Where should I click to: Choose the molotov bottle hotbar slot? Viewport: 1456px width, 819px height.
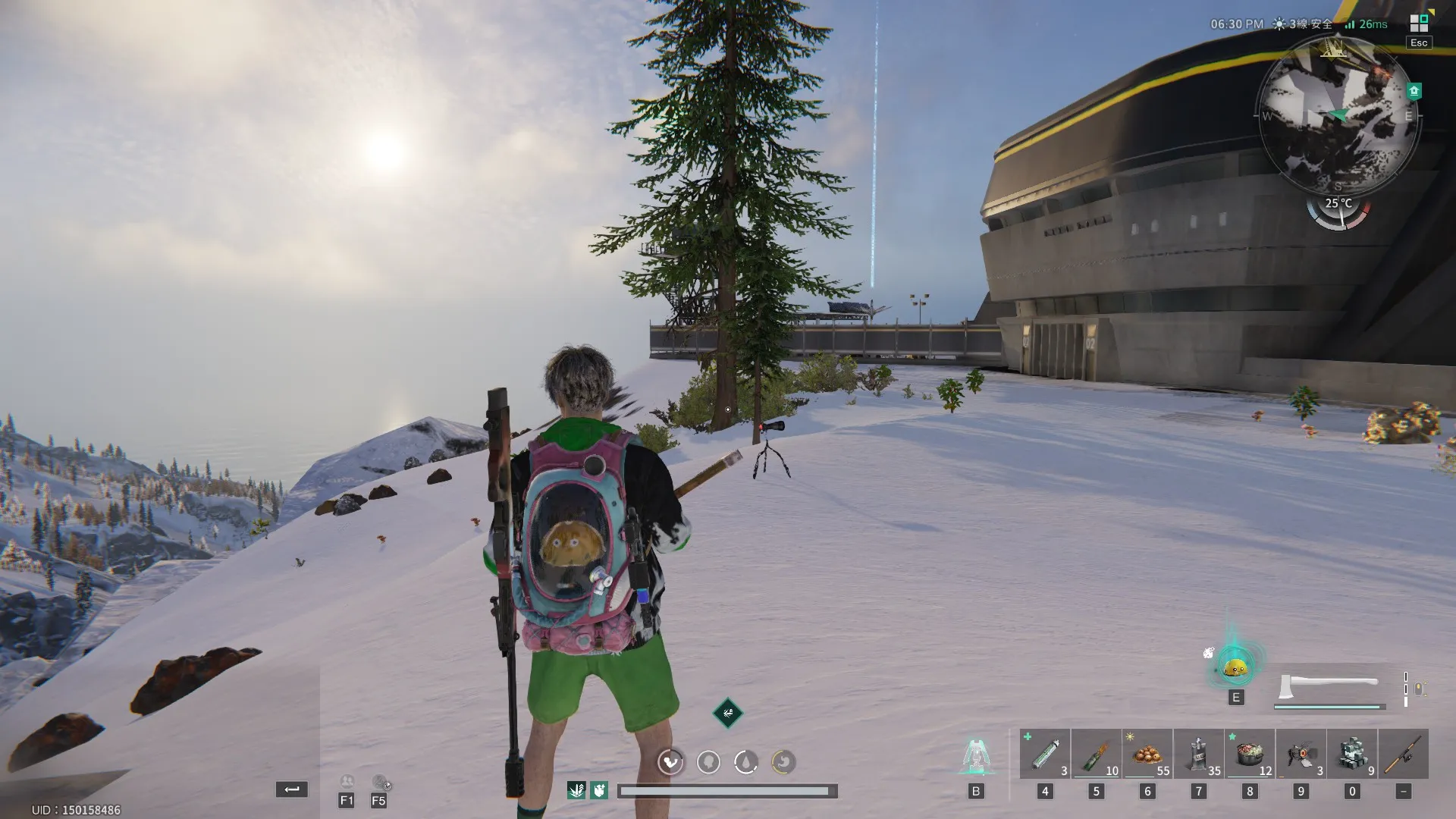pos(1096,754)
